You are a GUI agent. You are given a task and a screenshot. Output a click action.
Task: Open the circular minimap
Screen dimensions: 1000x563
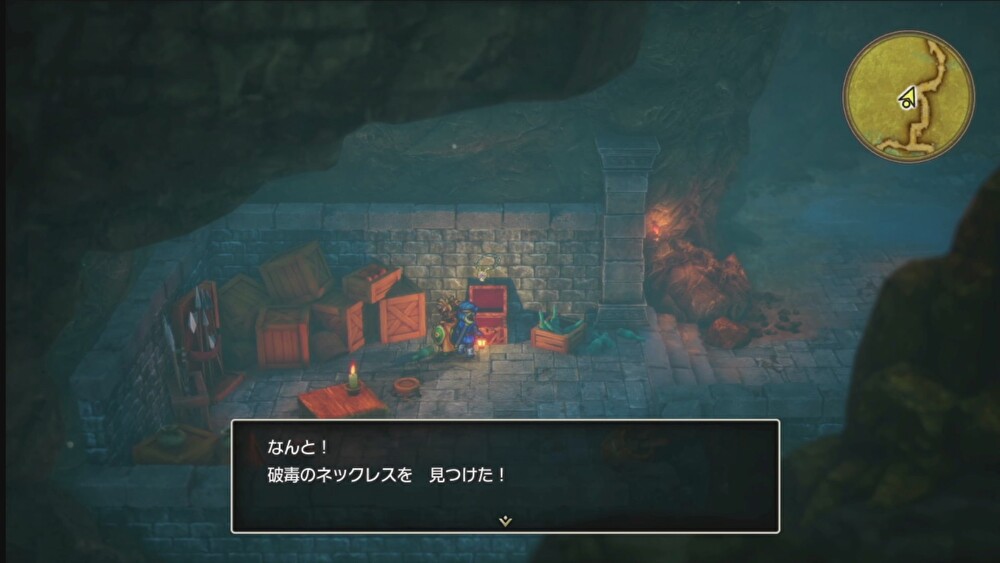pos(908,96)
